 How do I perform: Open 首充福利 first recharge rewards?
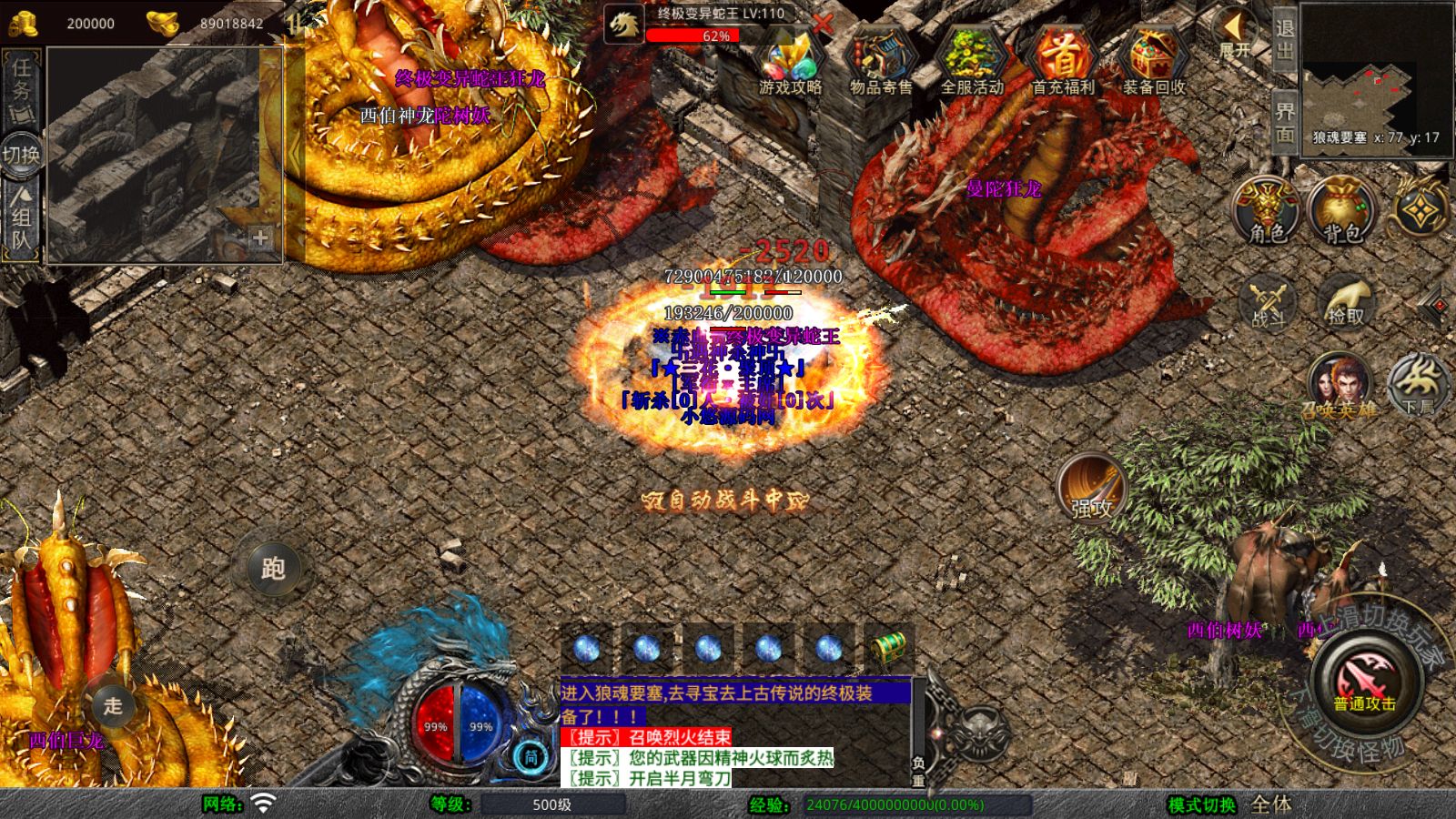point(1062,62)
